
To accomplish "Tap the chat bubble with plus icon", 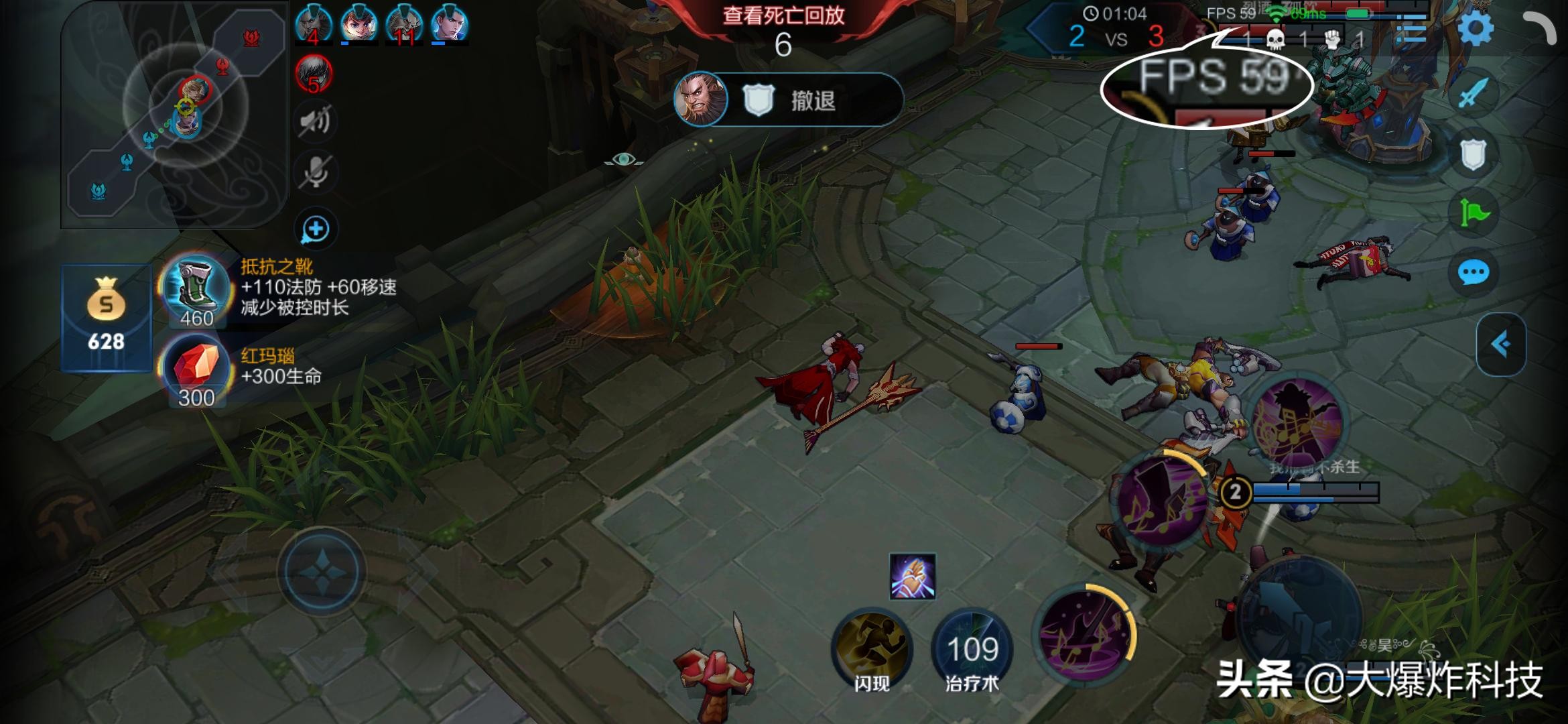I will pos(315,229).
